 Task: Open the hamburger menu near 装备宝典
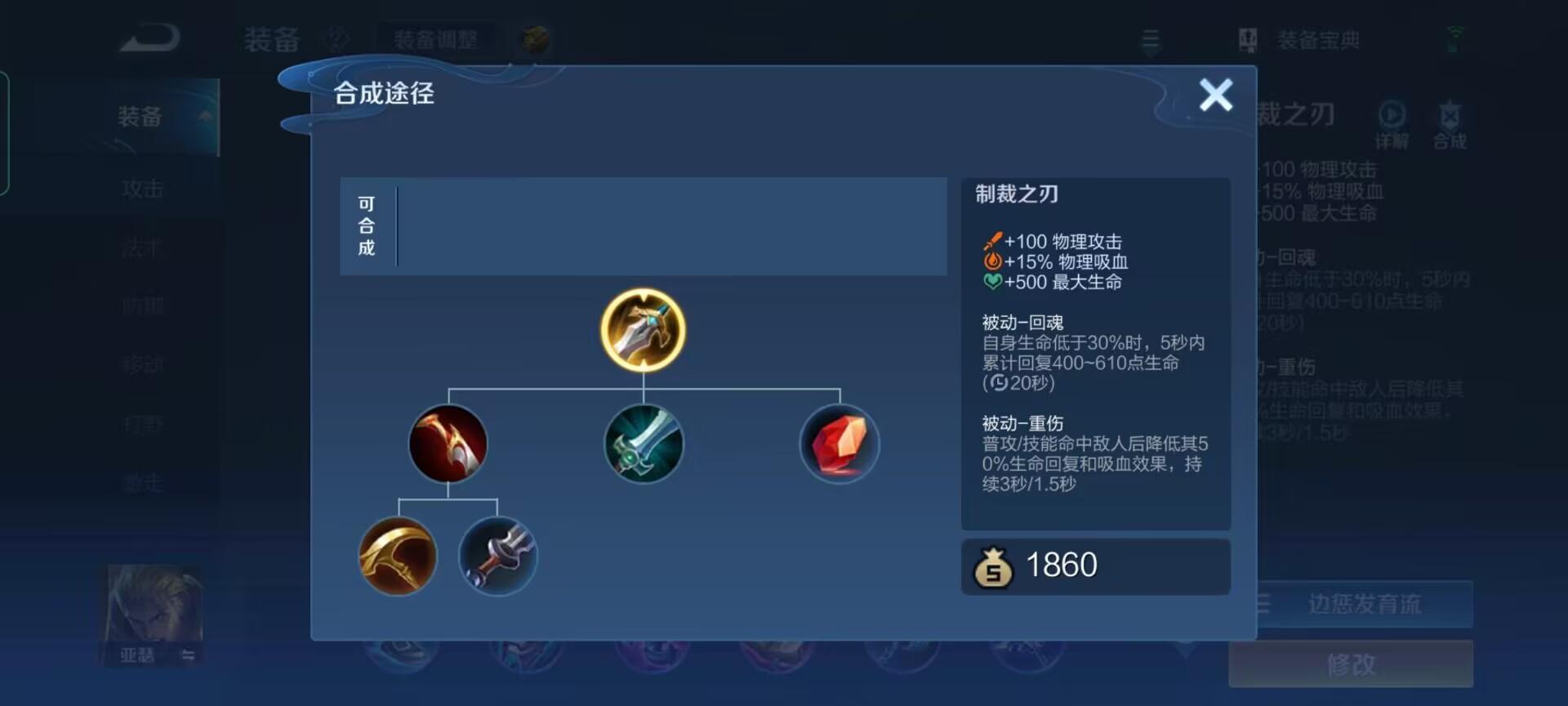(1151, 39)
